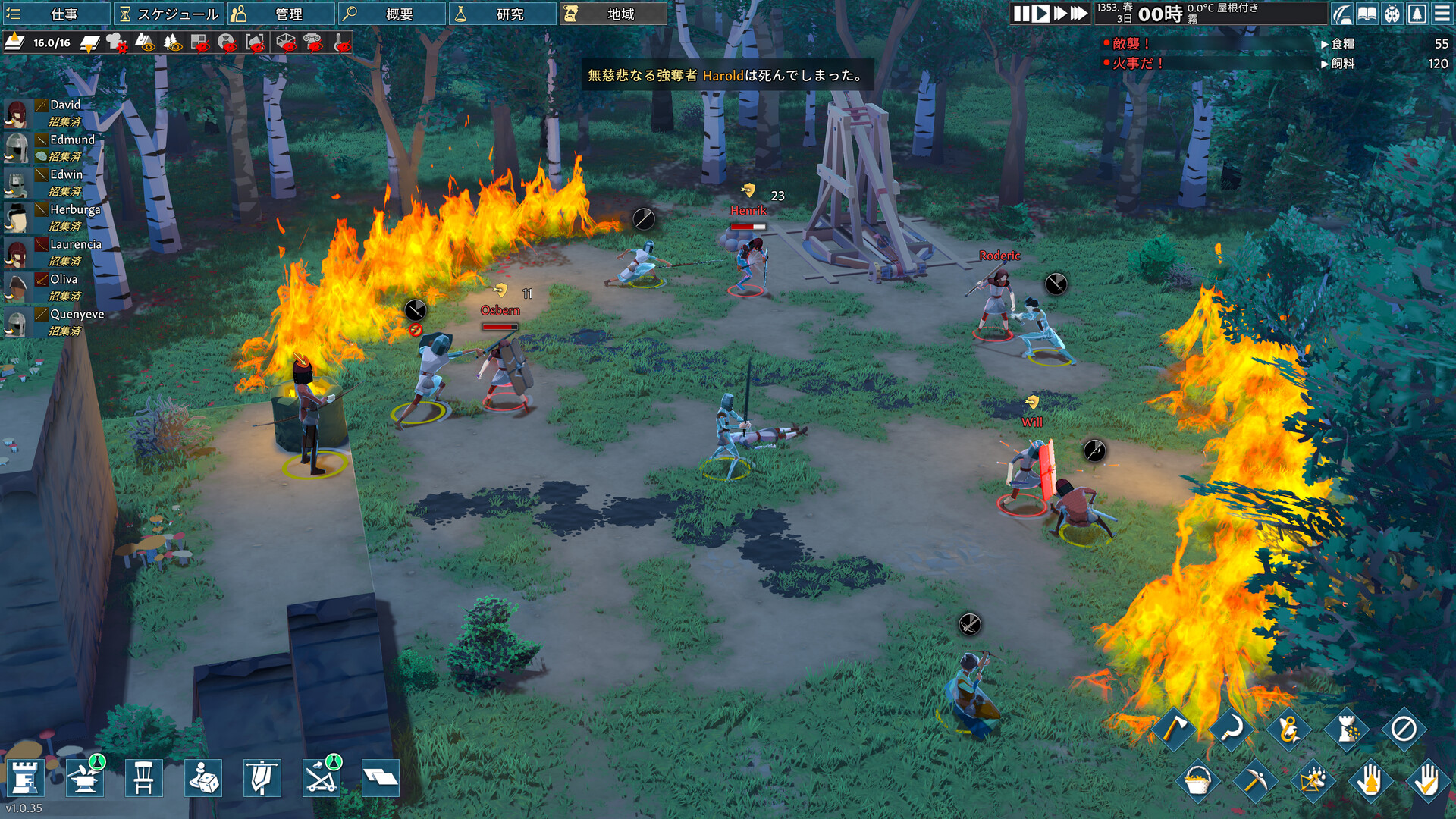Activate the pickaxe mining order
Screen dimensions: 1456x819
pos(1254,780)
